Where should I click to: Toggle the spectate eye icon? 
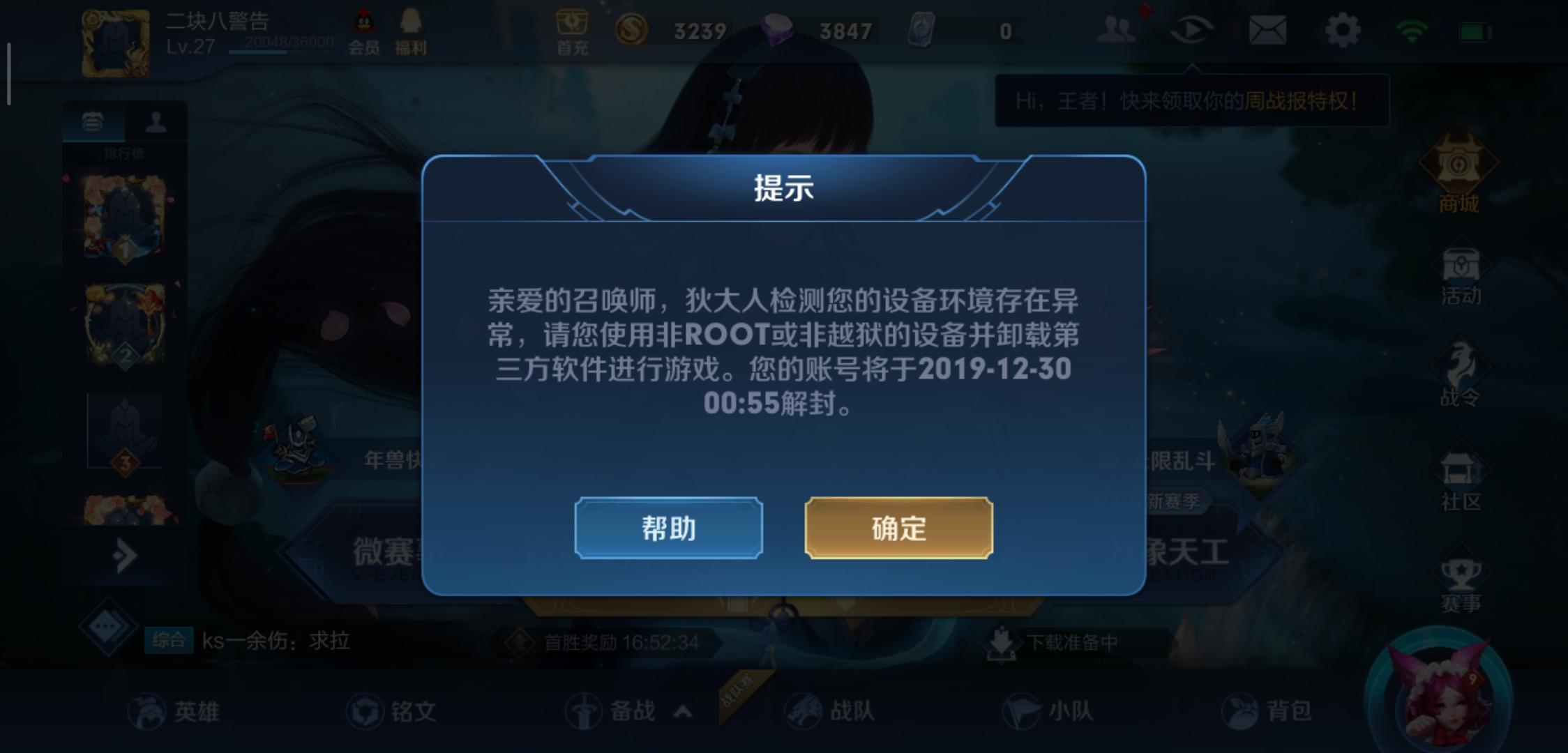(x=1192, y=29)
